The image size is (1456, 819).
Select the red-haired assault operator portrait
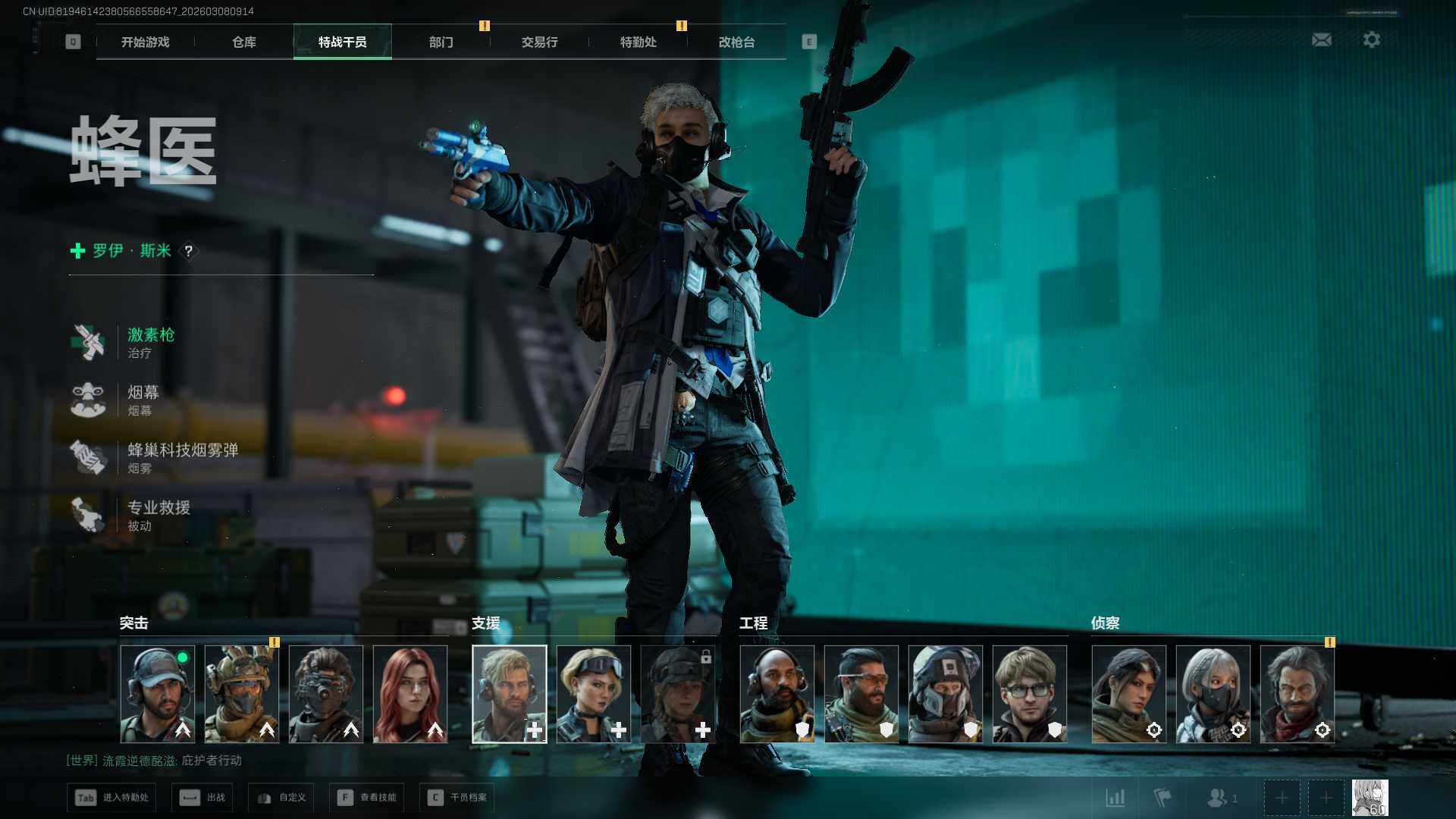[410, 694]
